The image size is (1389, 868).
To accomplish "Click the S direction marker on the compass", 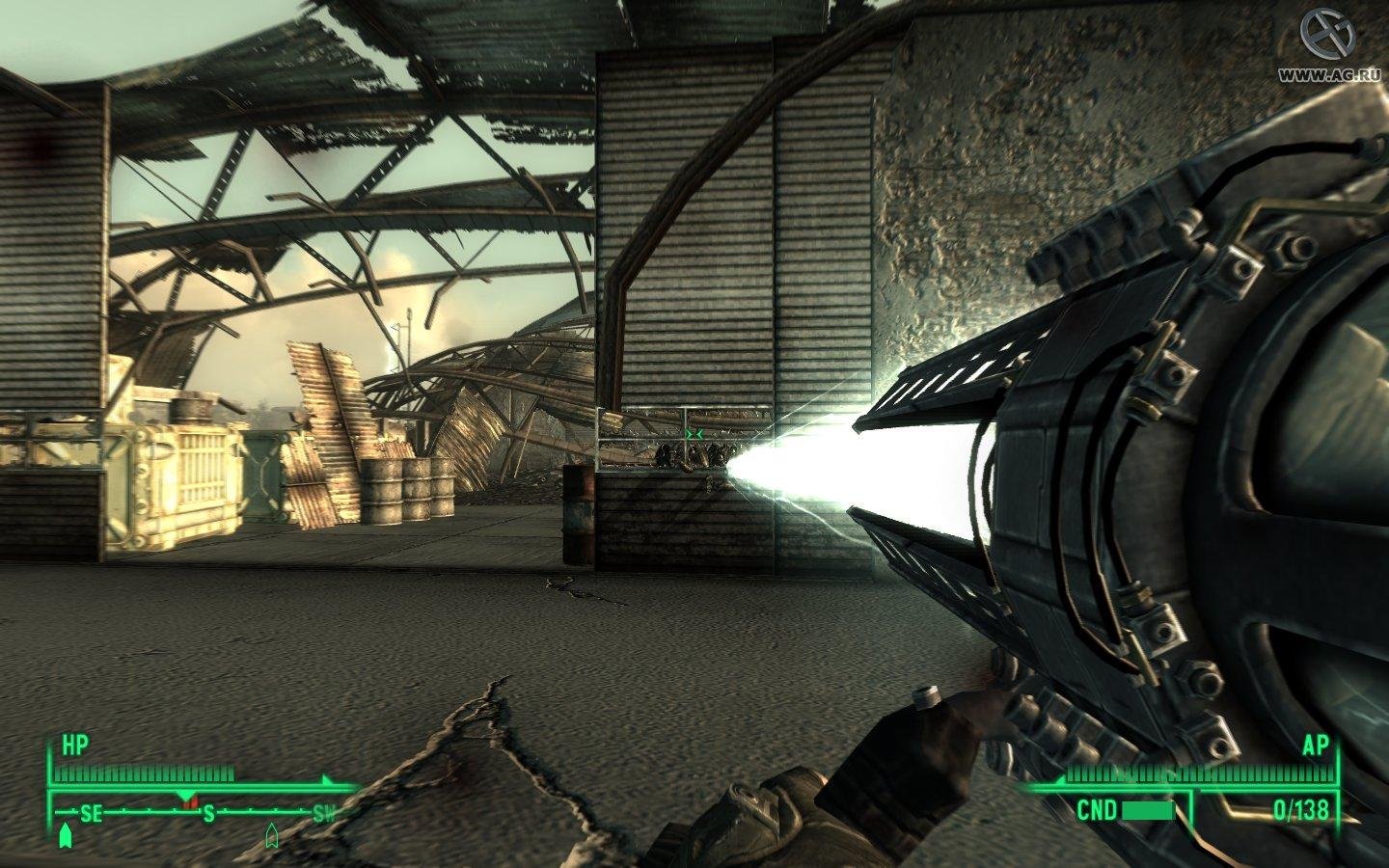I will click(x=207, y=813).
